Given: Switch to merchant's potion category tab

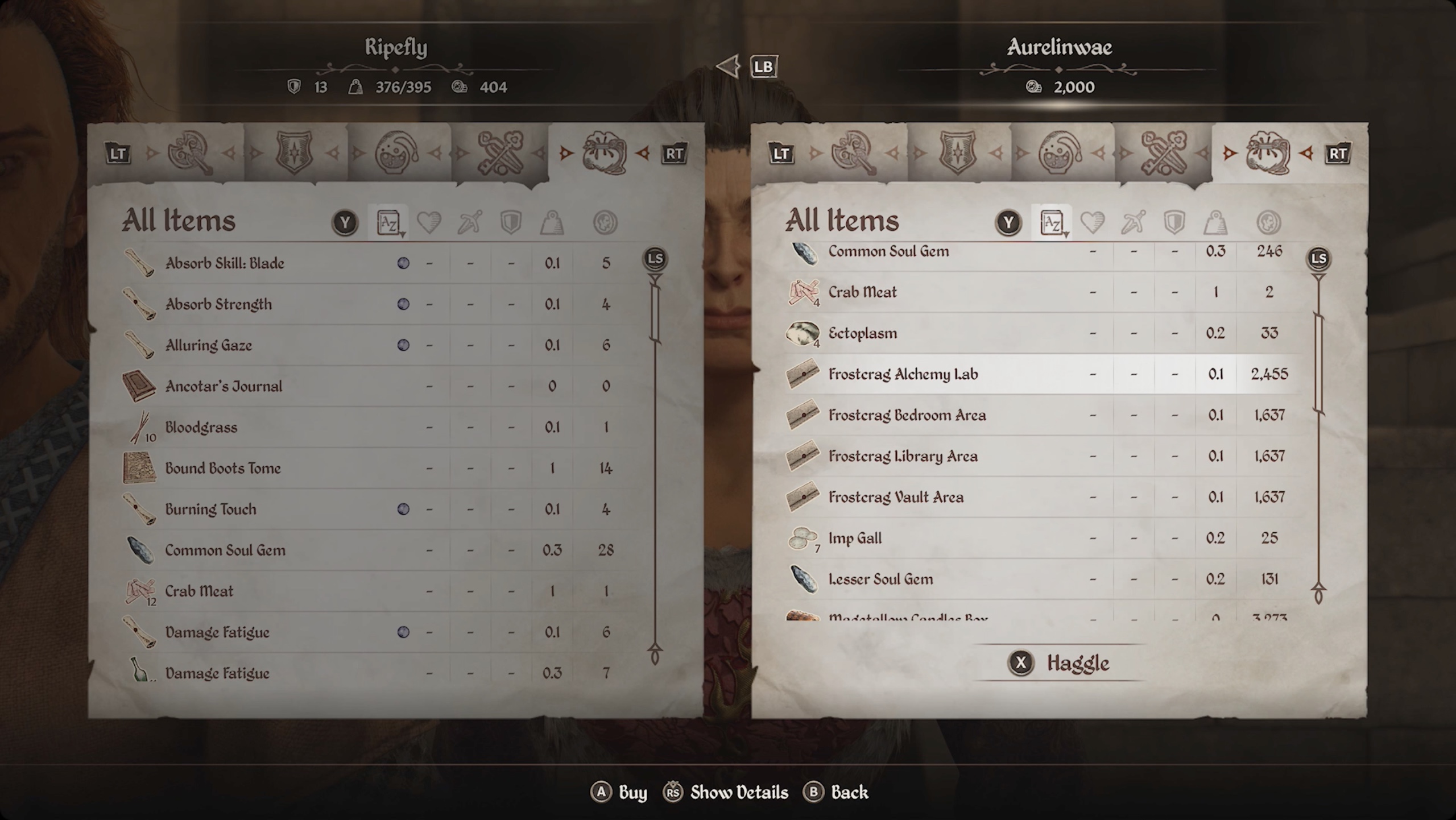Looking at the screenshot, I should click(x=1061, y=153).
